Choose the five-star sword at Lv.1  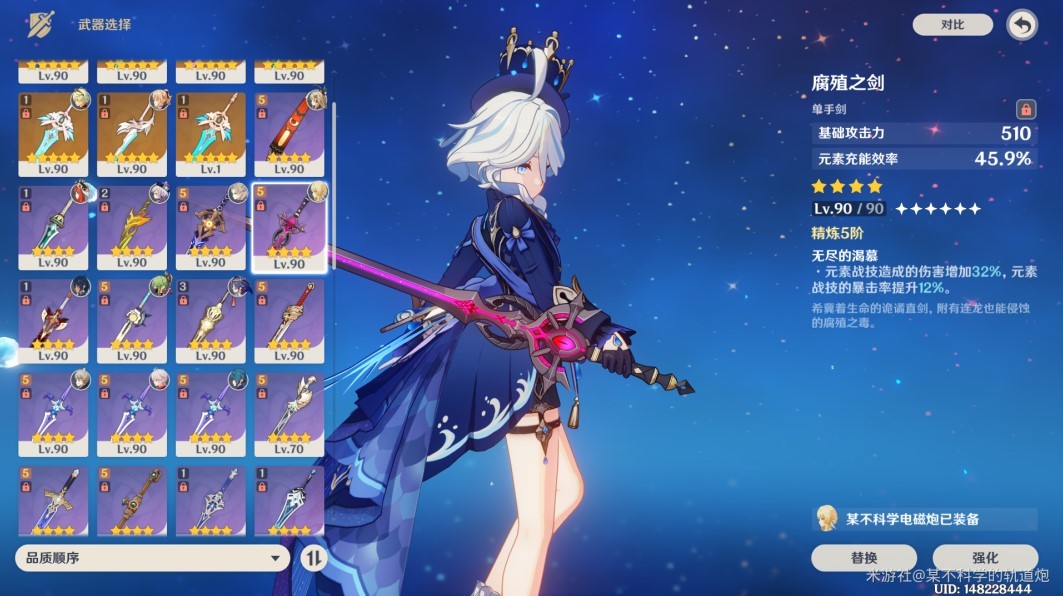click(x=210, y=133)
